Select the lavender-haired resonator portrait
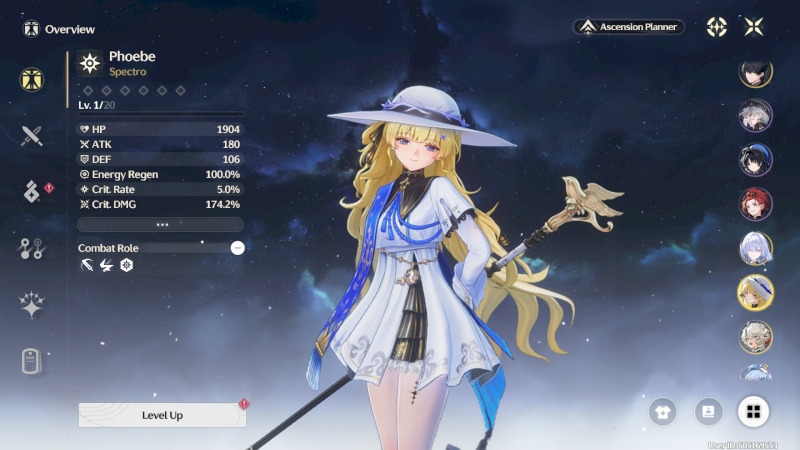 coord(755,247)
